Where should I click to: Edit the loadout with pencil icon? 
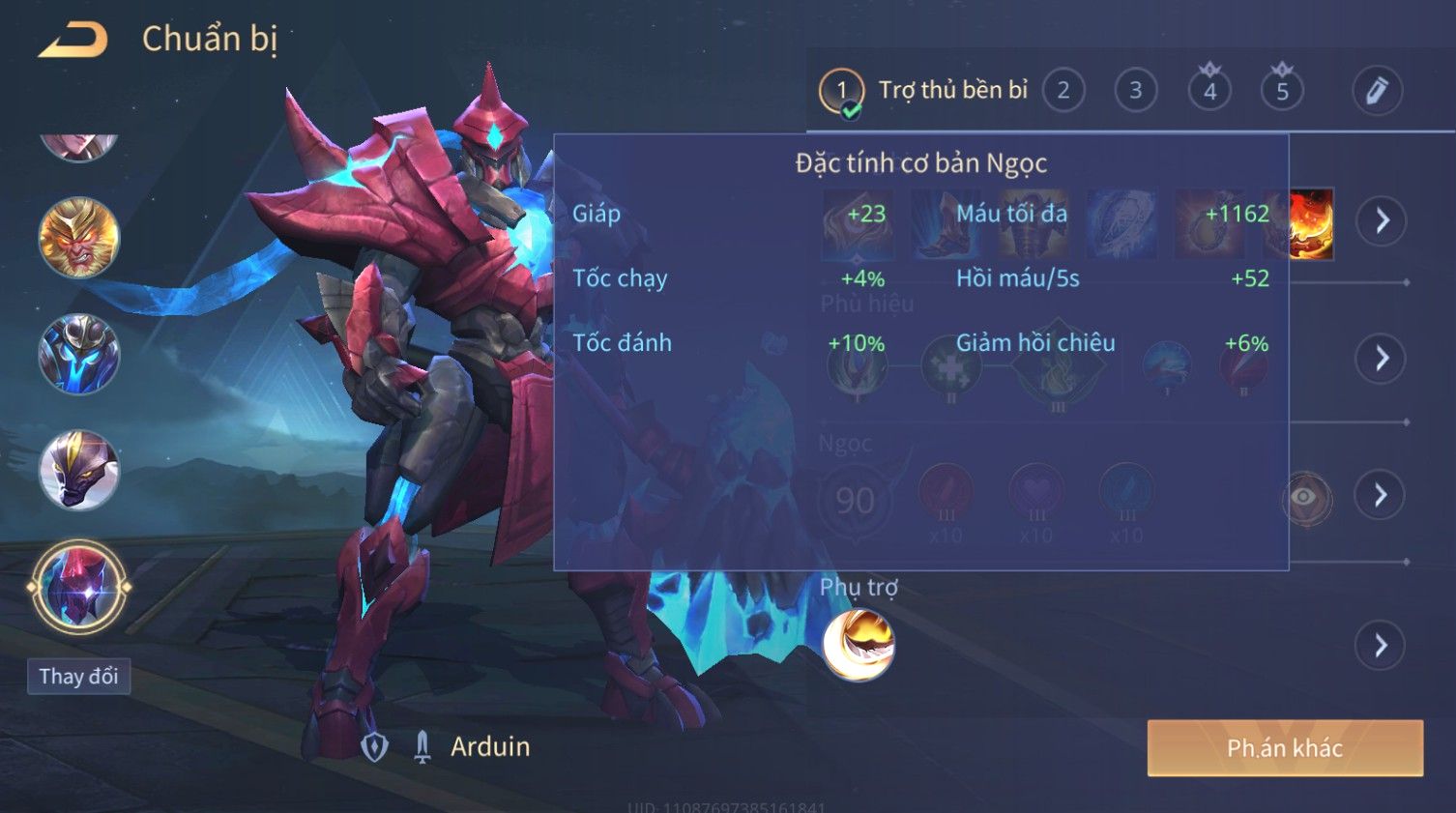point(1377,91)
